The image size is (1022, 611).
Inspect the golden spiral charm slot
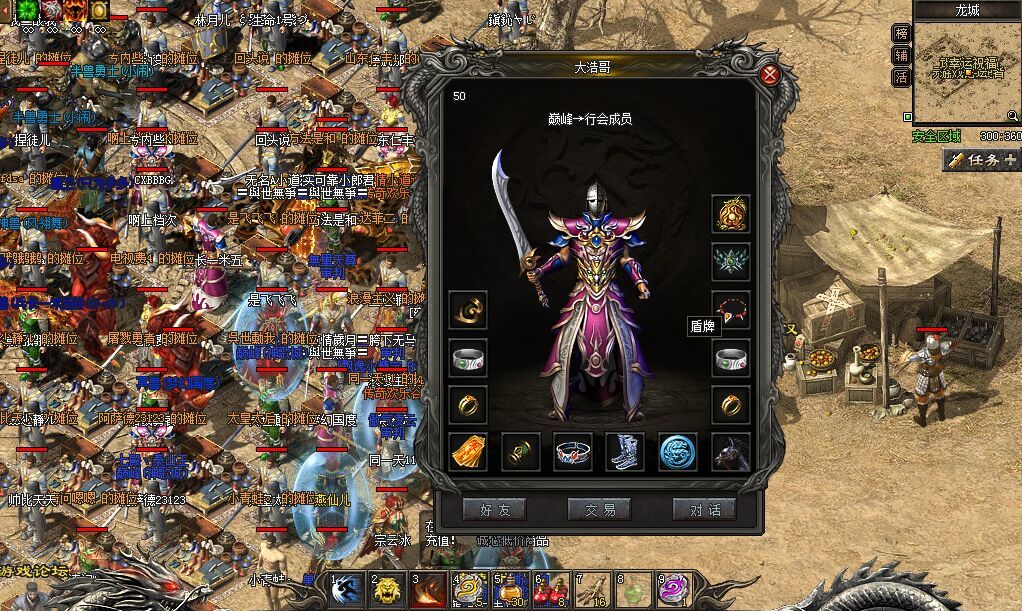point(468,310)
